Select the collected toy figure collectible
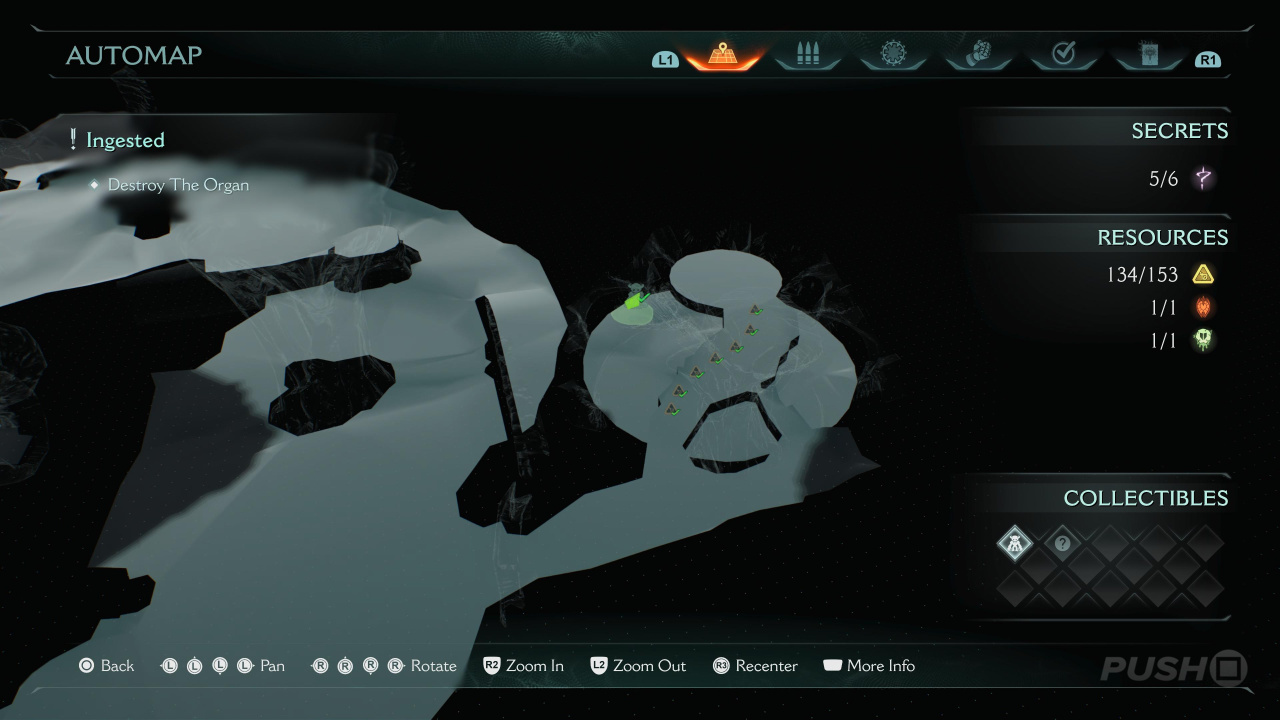This screenshot has width=1280, height=720. pos(1015,544)
